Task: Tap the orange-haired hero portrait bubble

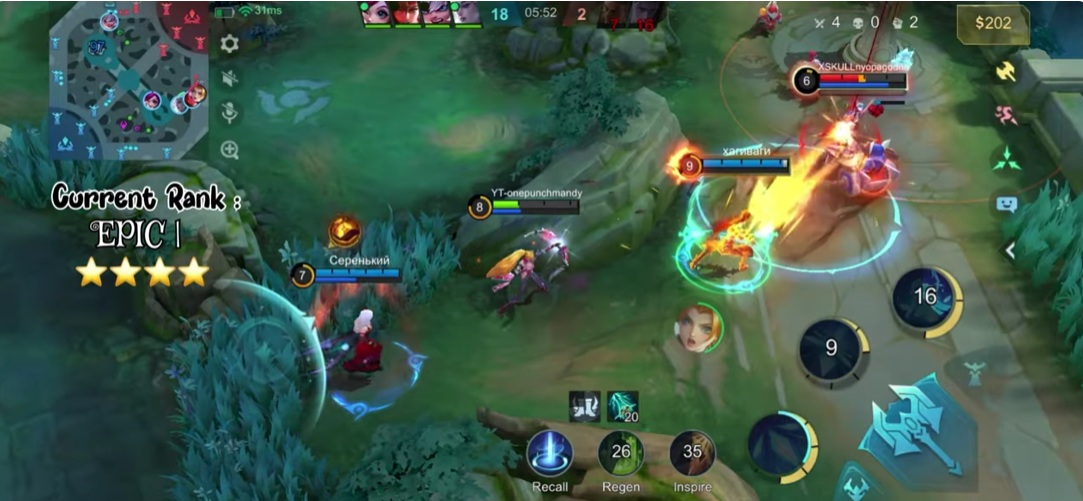Action: pyautogui.click(x=699, y=327)
